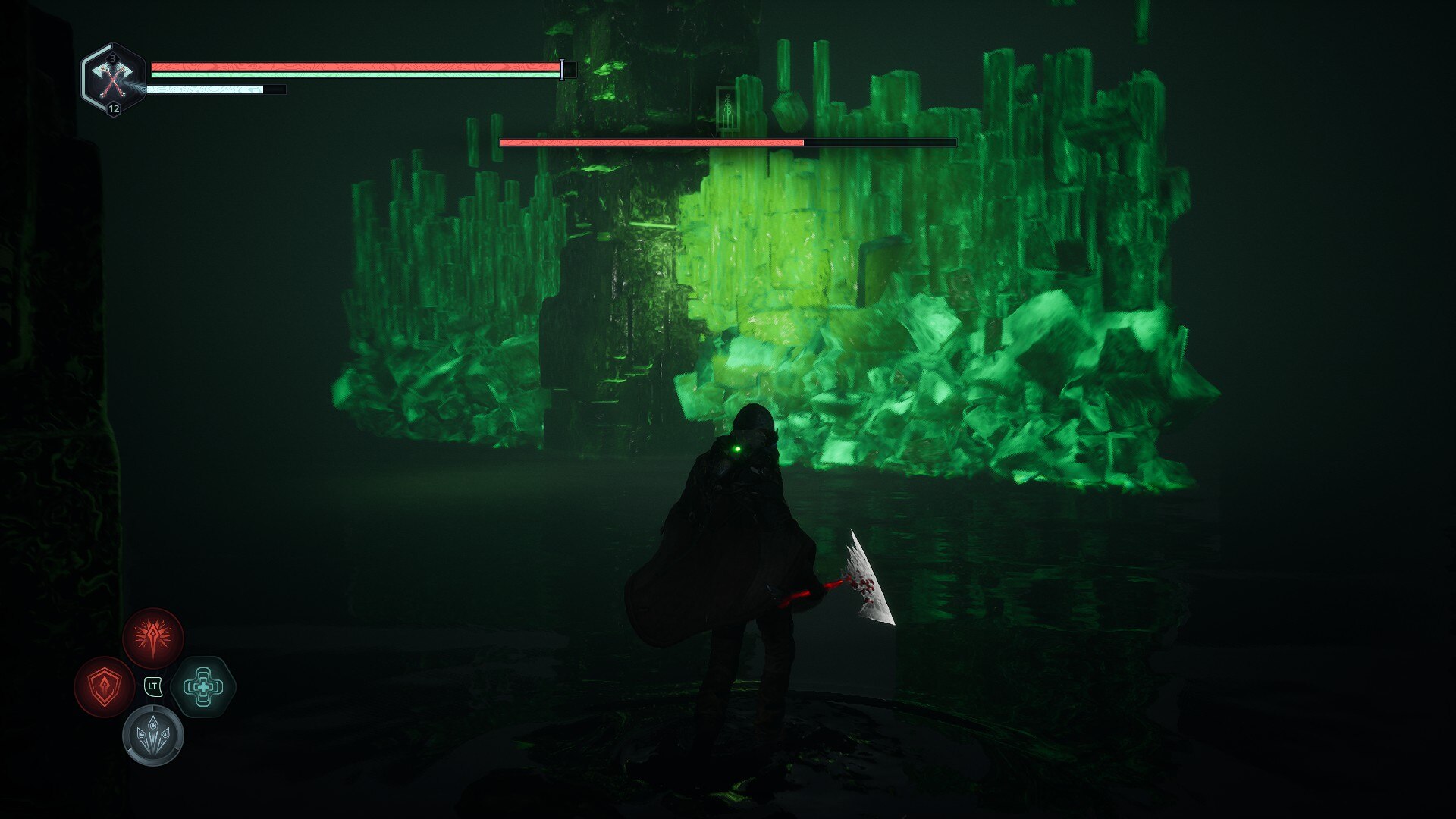Image resolution: width=1456 pixels, height=819 pixels.
Task: Trigger the teal healing cross ability
Action: [202, 687]
